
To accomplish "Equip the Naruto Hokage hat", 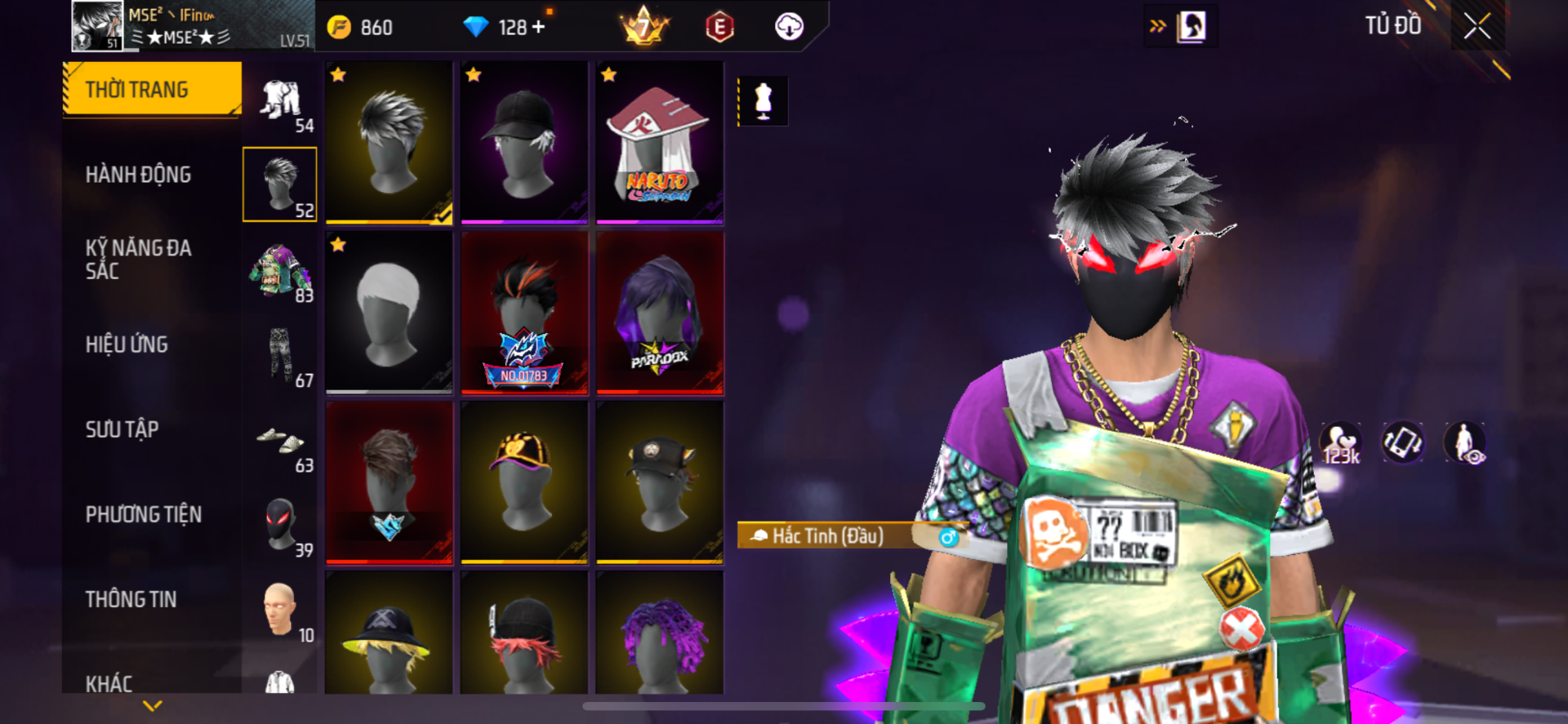I will pyautogui.click(x=660, y=142).
